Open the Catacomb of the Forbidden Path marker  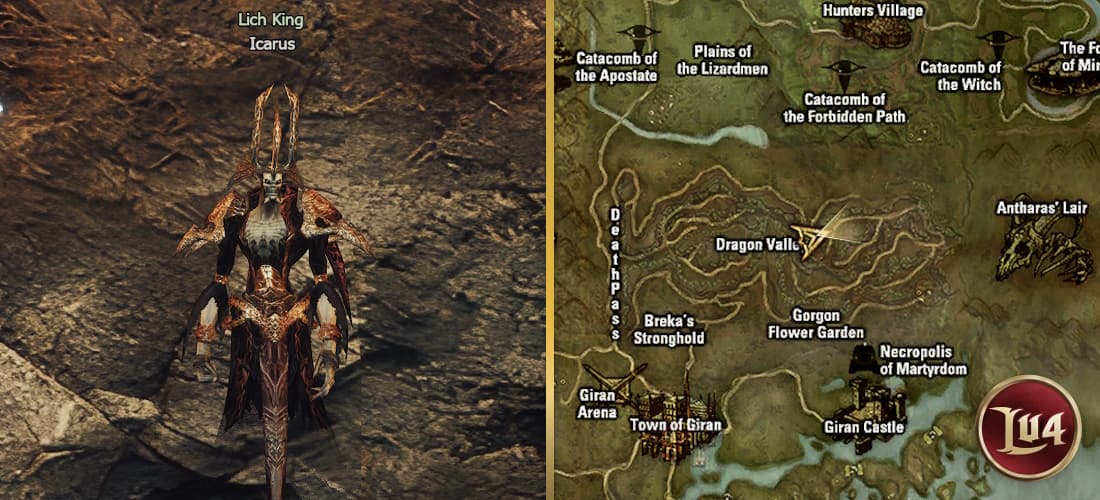(x=842, y=72)
